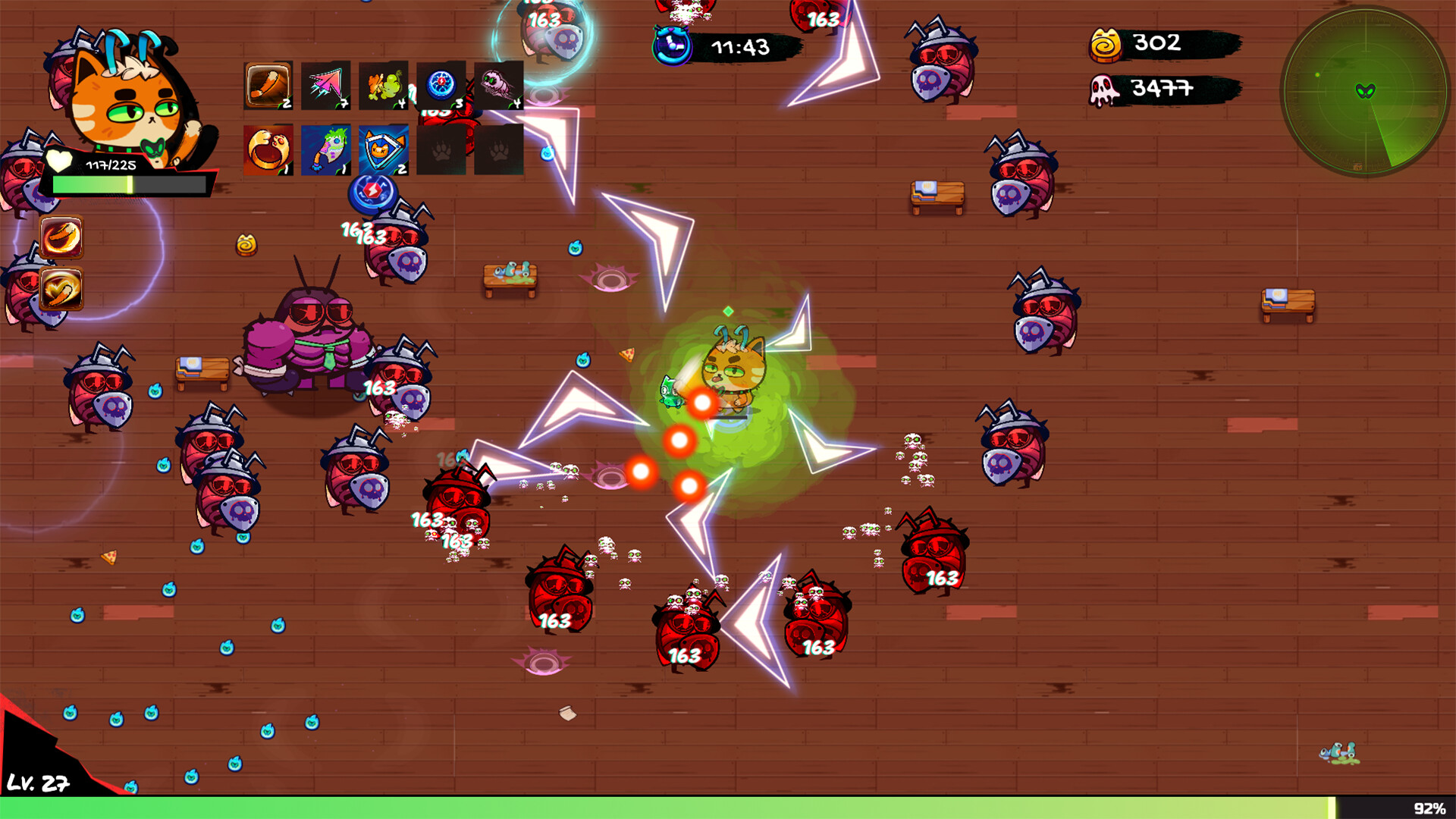Click the blue lightning disc weapon icon
This screenshot has width=1456, height=819.
[441, 83]
